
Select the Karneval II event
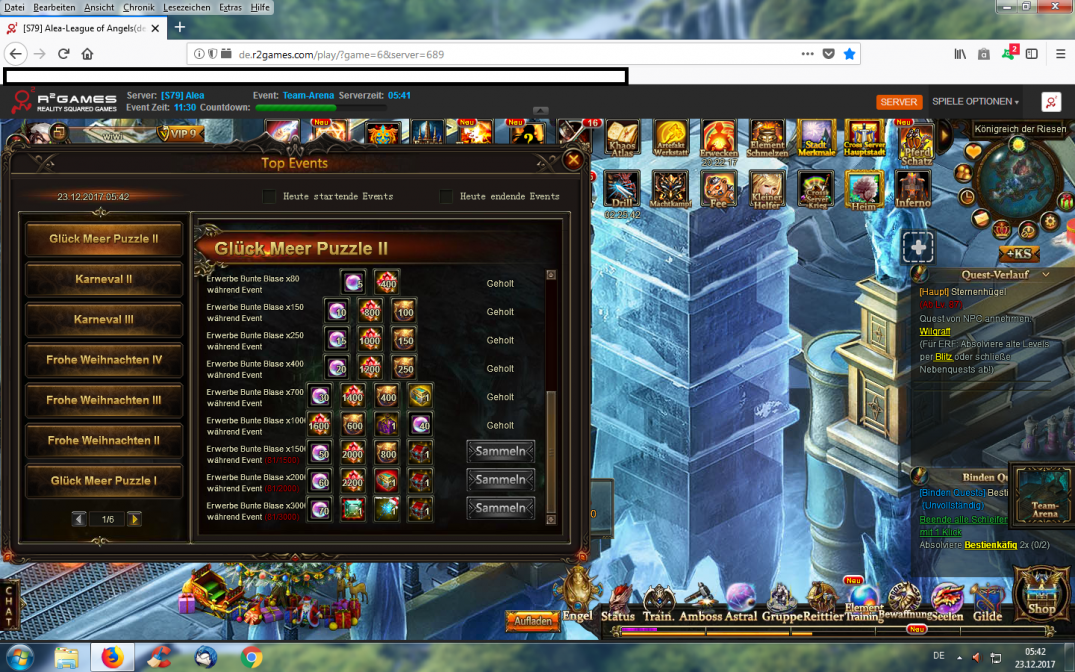click(x=104, y=279)
